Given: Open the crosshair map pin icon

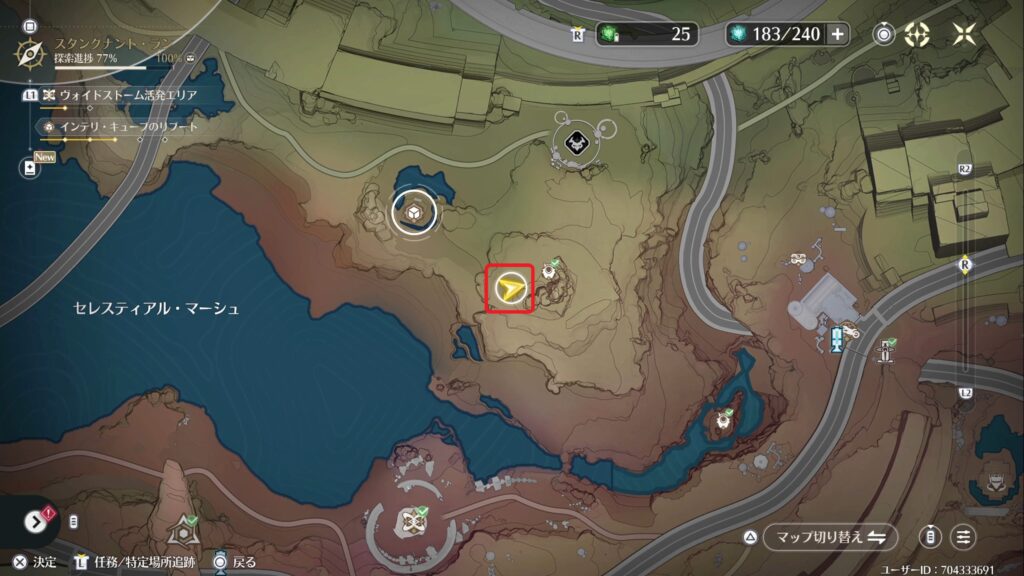Looking at the screenshot, I should click(917, 34).
